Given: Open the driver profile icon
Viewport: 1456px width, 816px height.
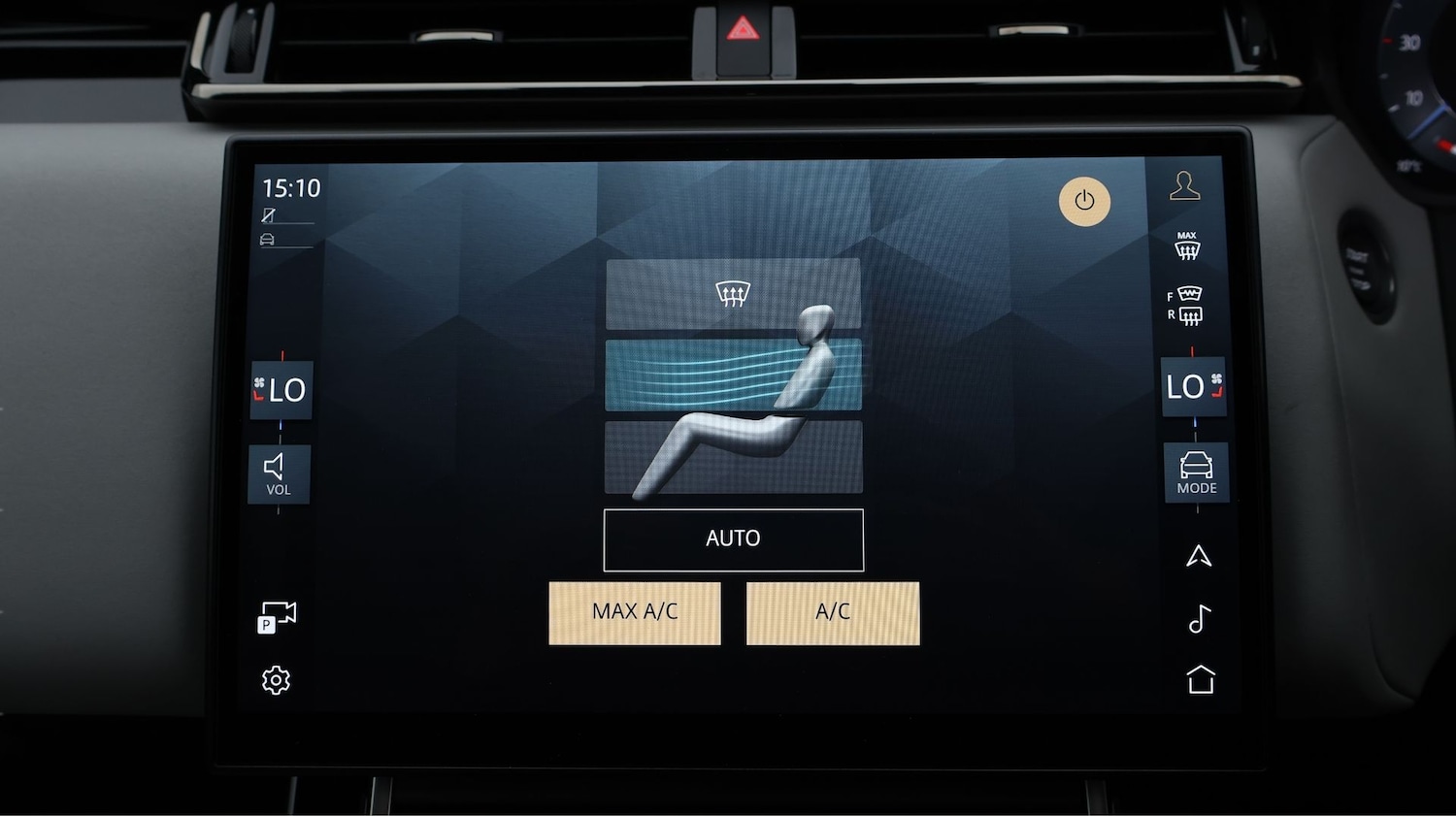Looking at the screenshot, I should [1183, 187].
